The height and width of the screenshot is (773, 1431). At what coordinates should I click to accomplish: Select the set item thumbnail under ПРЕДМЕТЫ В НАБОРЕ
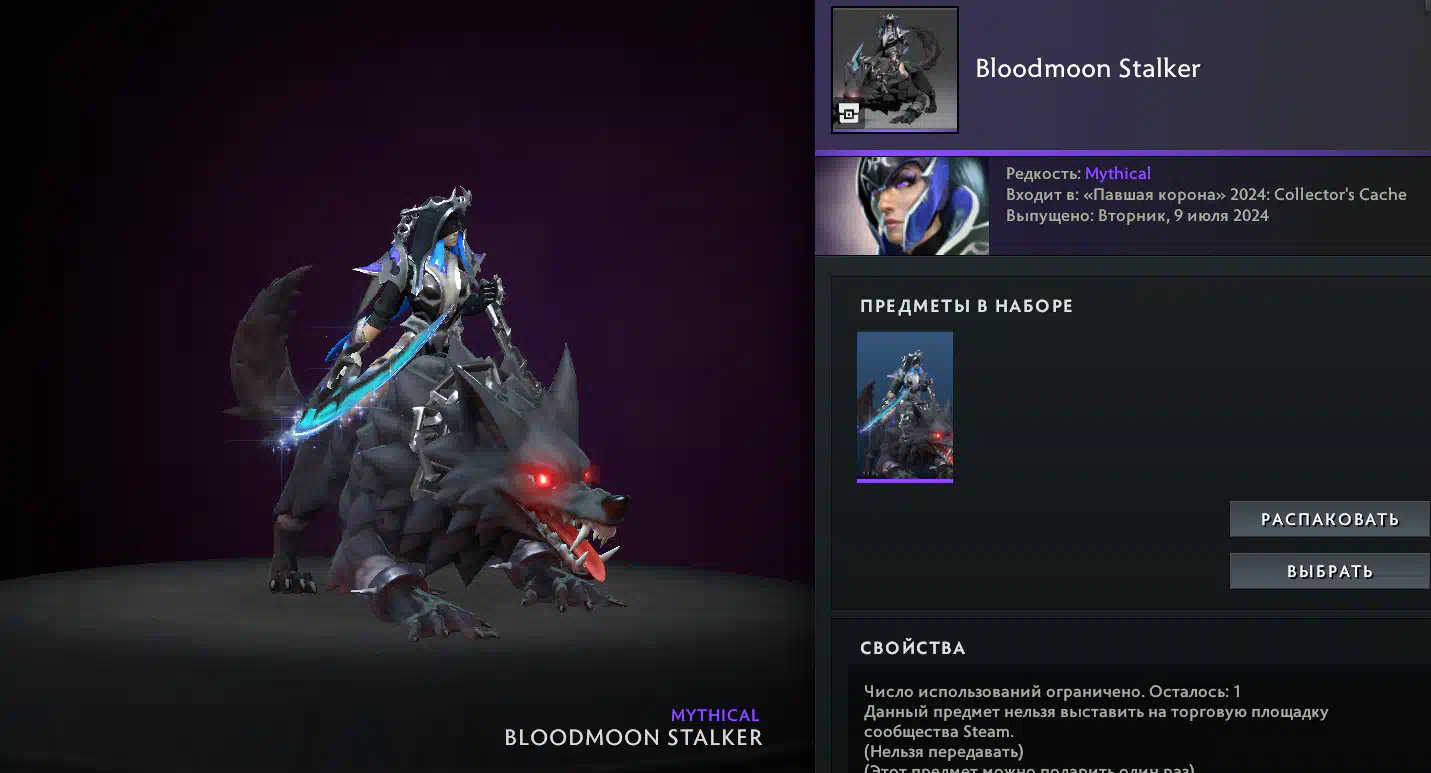905,406
